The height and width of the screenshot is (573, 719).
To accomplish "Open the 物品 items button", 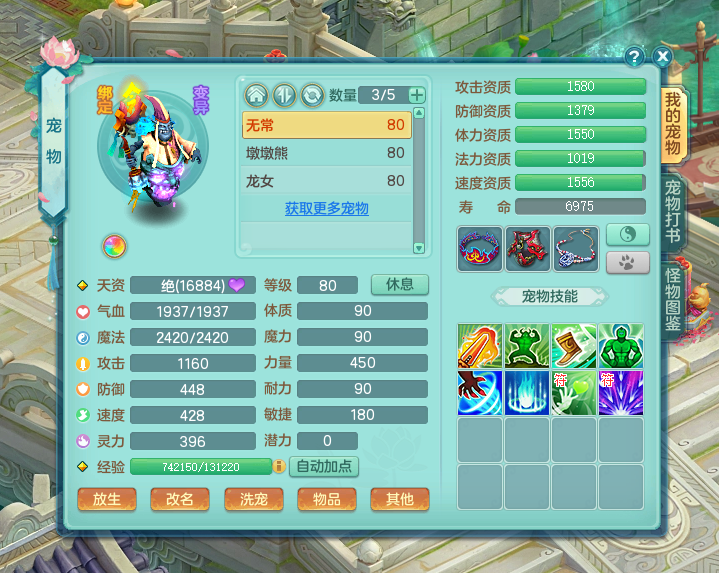I will [326, 499].
